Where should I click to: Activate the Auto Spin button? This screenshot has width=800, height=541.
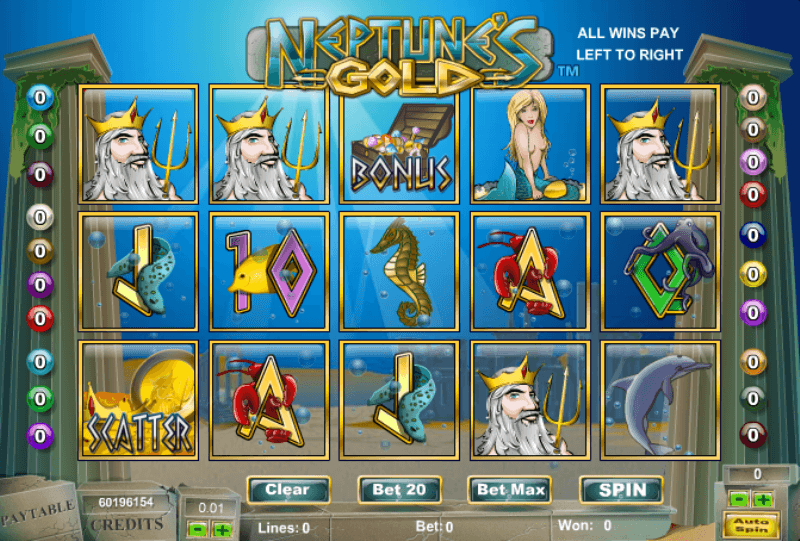click(x=751, y=522)
